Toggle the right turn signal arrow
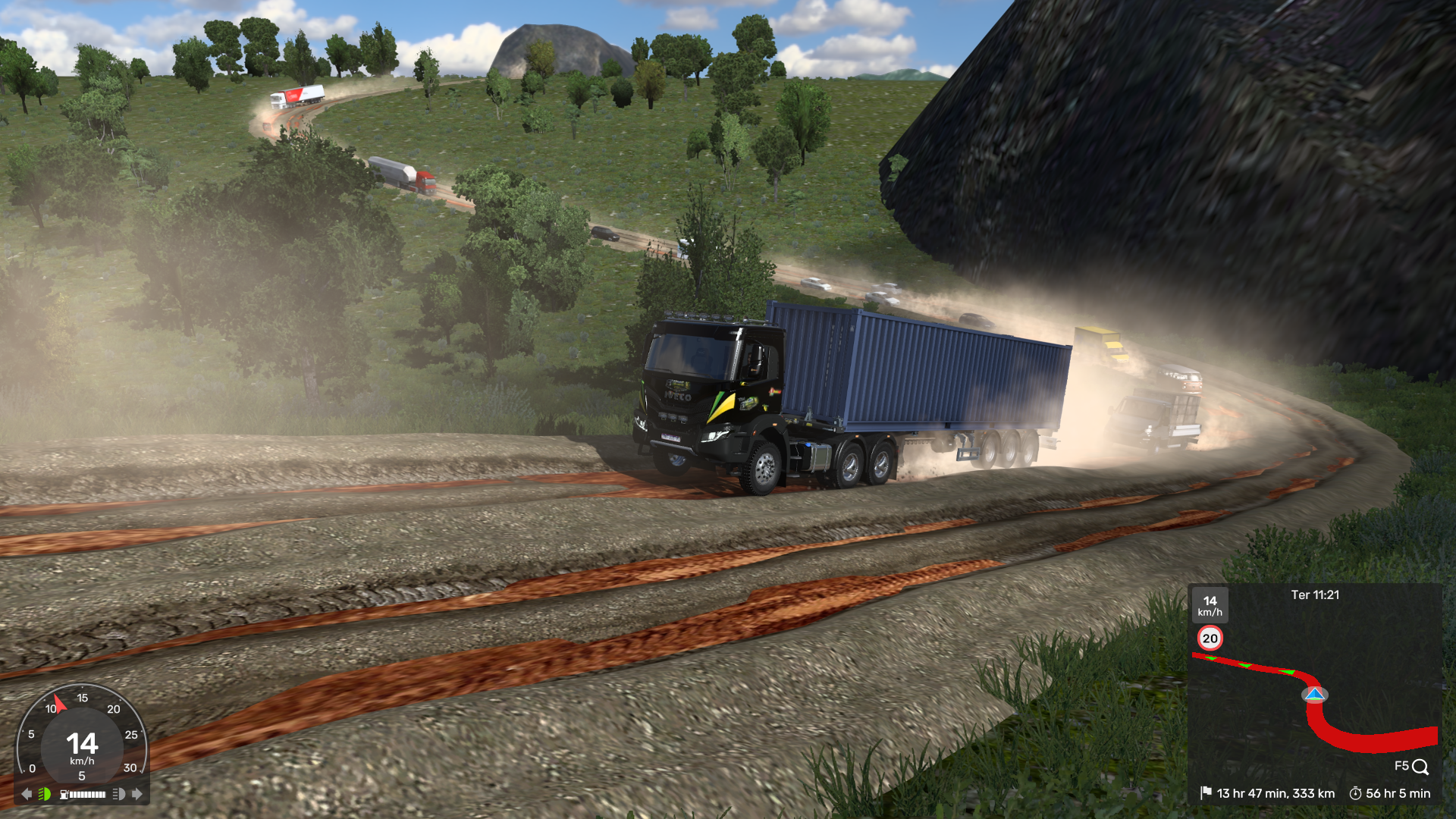 point(137,794)
